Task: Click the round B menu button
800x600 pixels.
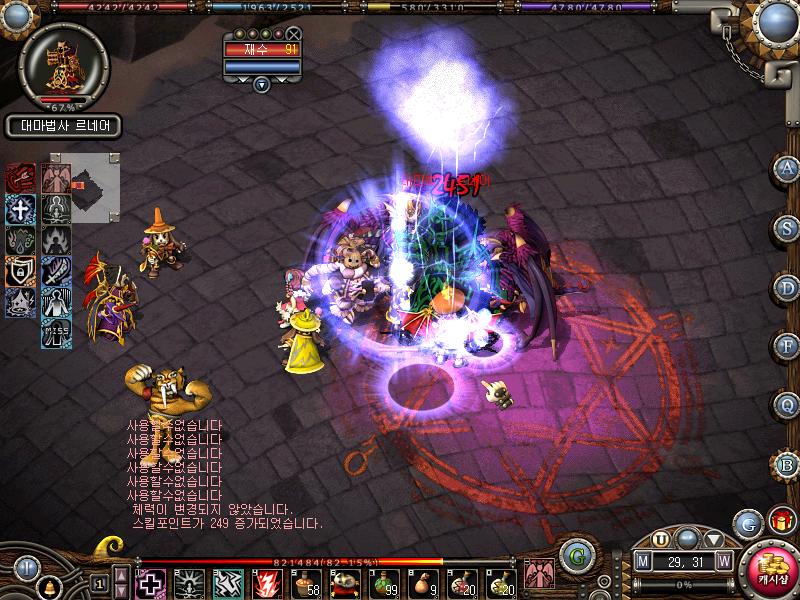Action: point(787,464)
